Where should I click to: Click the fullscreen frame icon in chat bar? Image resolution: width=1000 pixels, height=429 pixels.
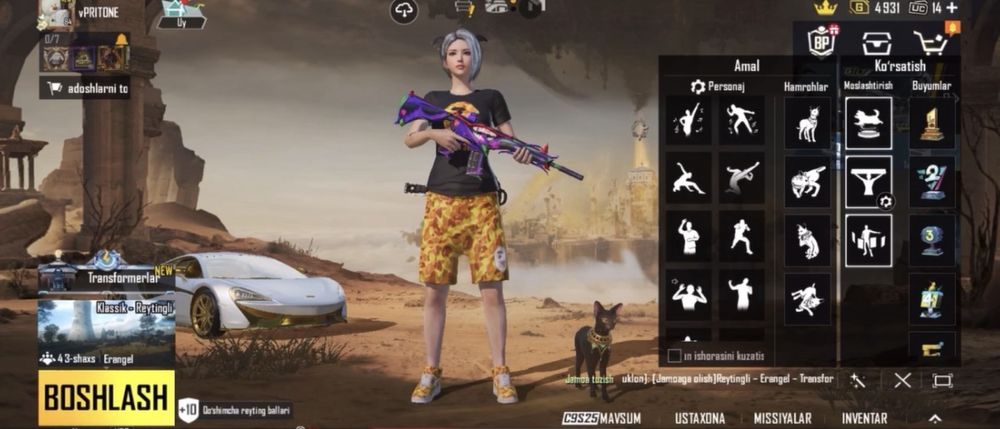click(x=942, y=380)
